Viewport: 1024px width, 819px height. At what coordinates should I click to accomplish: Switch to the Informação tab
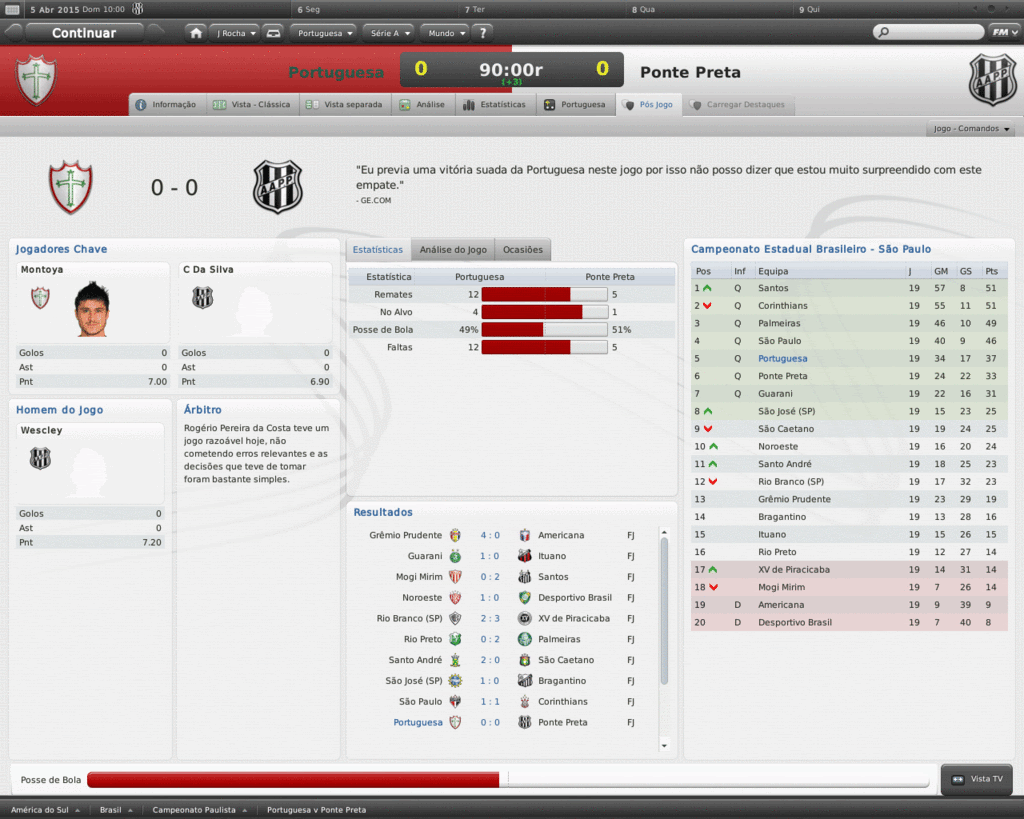167,104
